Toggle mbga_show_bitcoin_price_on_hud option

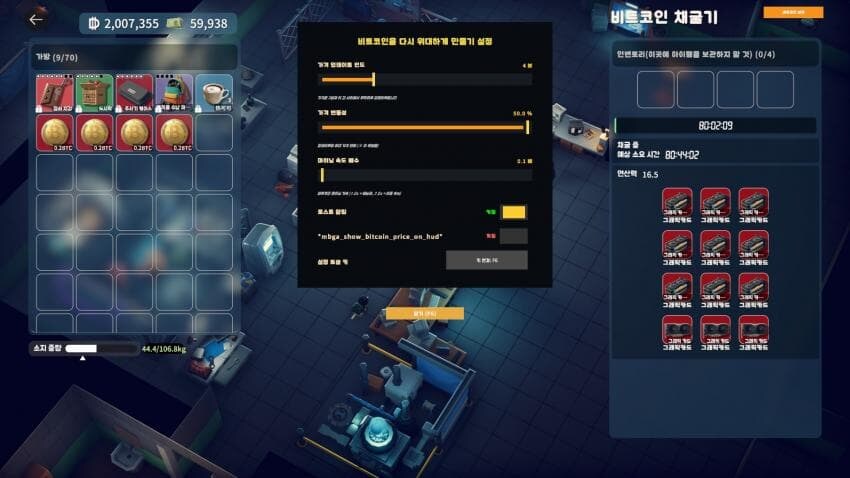pos(513,236)
